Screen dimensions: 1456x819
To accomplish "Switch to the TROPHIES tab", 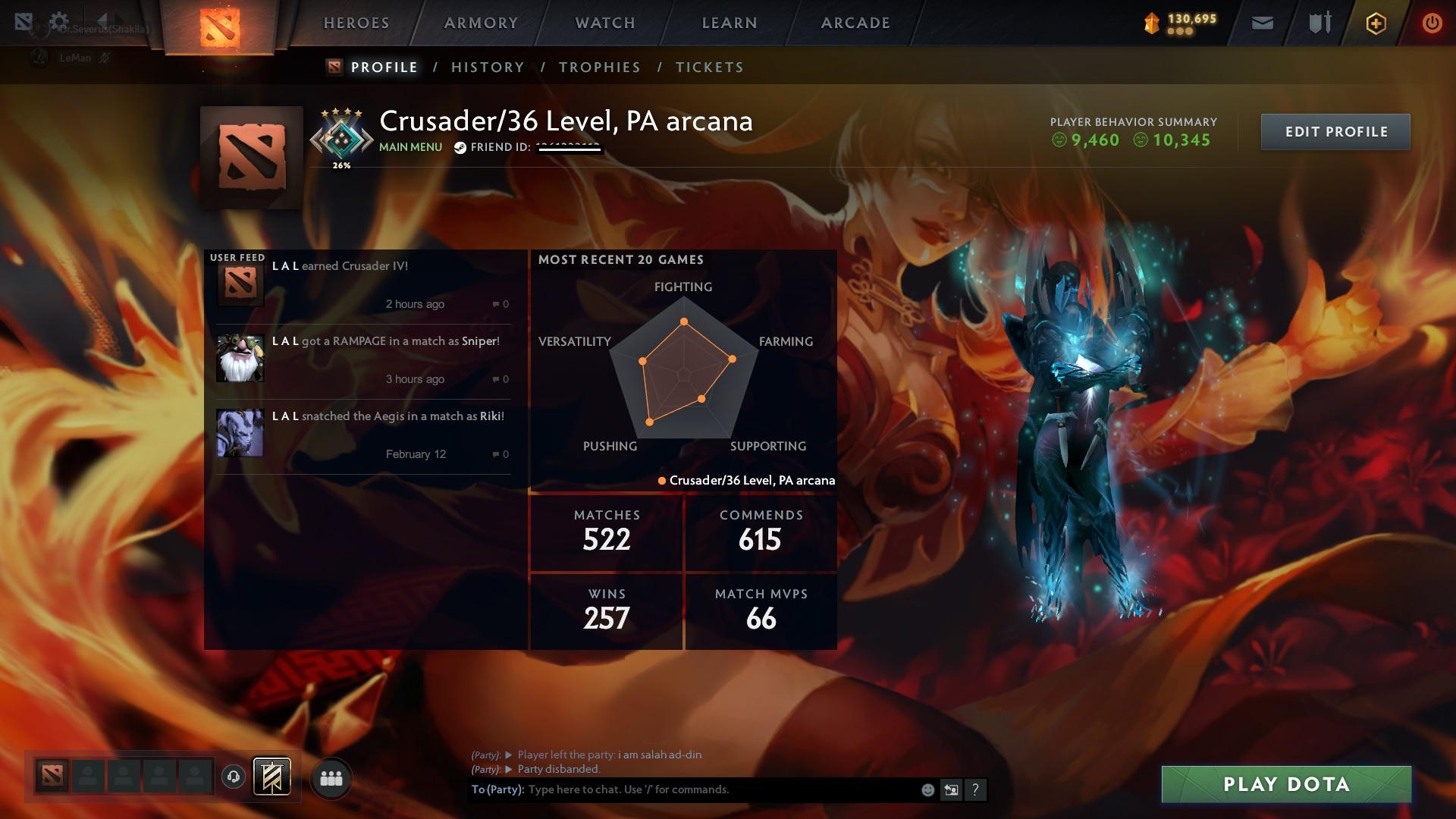I will pyautogui.click(x=600, y=67).
